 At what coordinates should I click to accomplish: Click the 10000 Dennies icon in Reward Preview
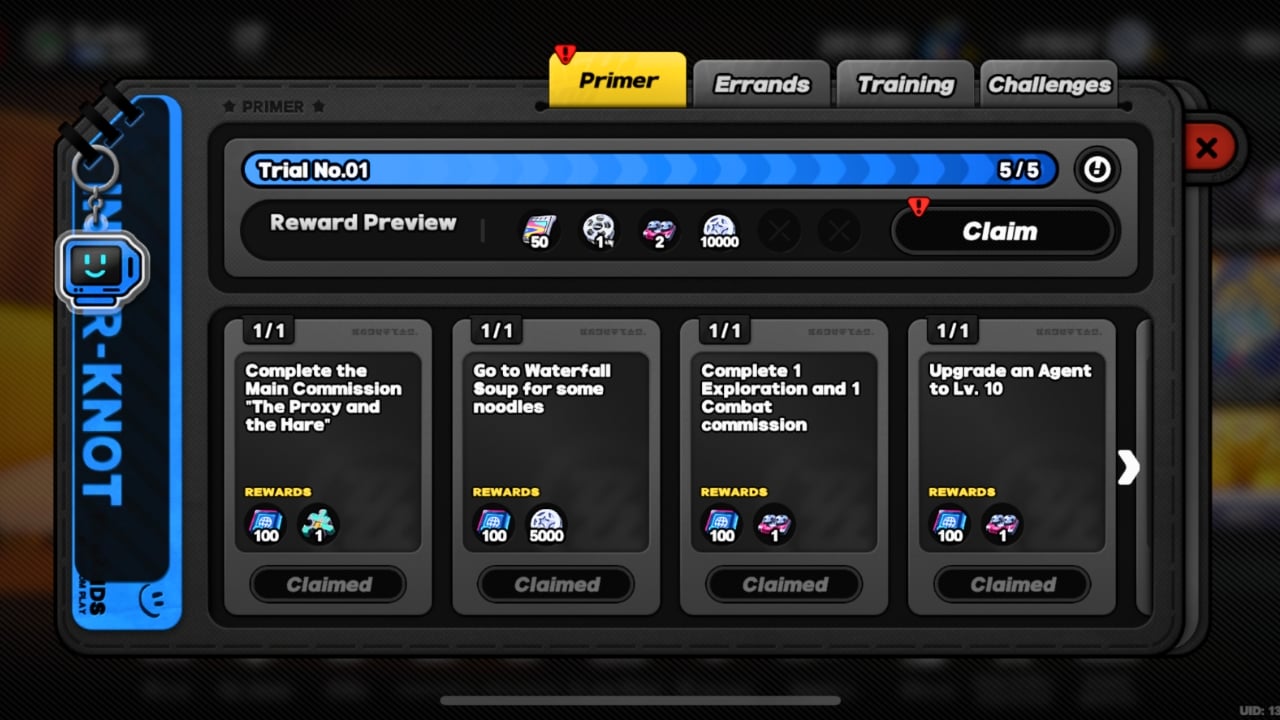(719, 230)
